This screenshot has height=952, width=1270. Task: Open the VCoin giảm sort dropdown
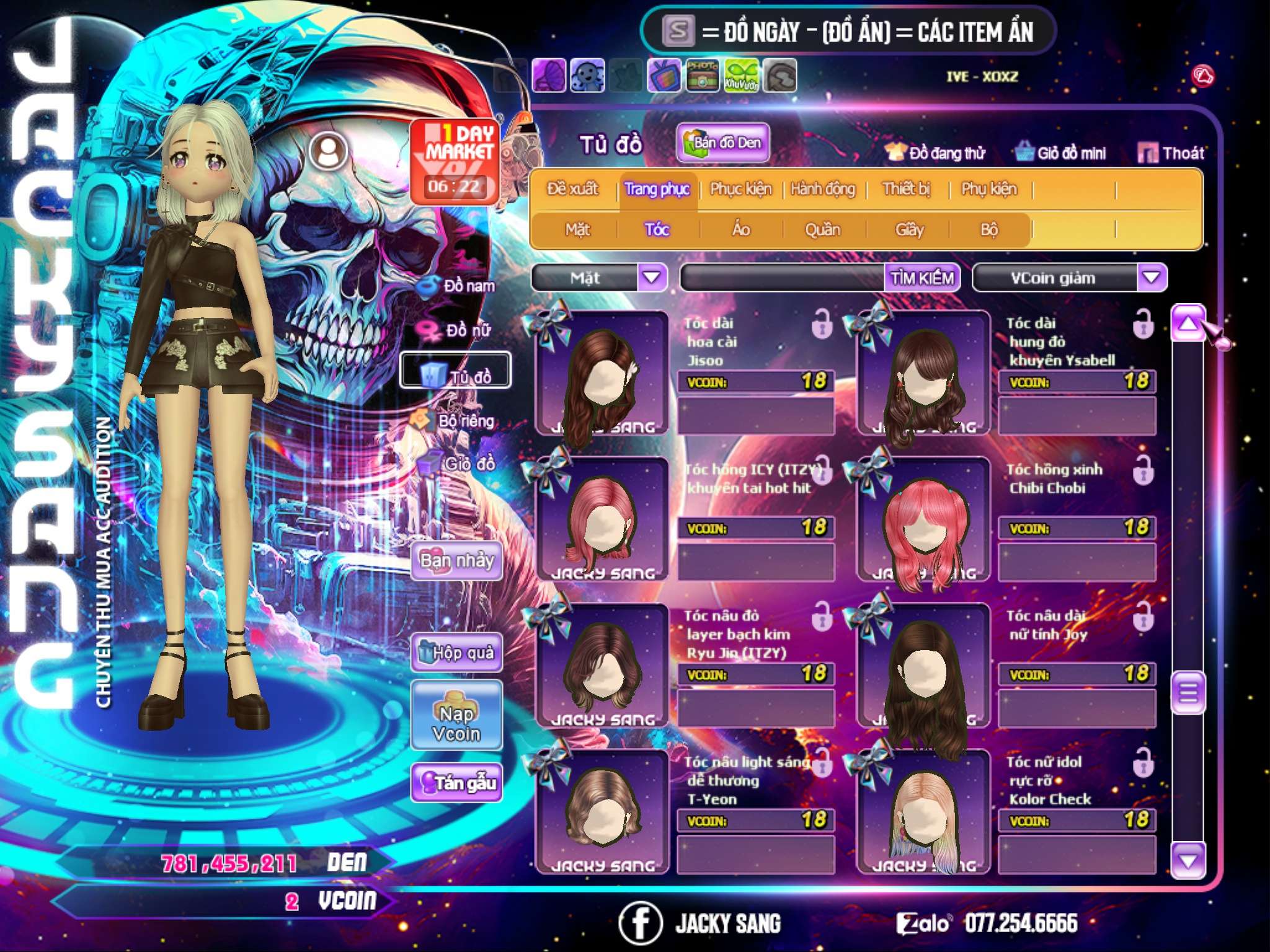[x=1152, y=278]
